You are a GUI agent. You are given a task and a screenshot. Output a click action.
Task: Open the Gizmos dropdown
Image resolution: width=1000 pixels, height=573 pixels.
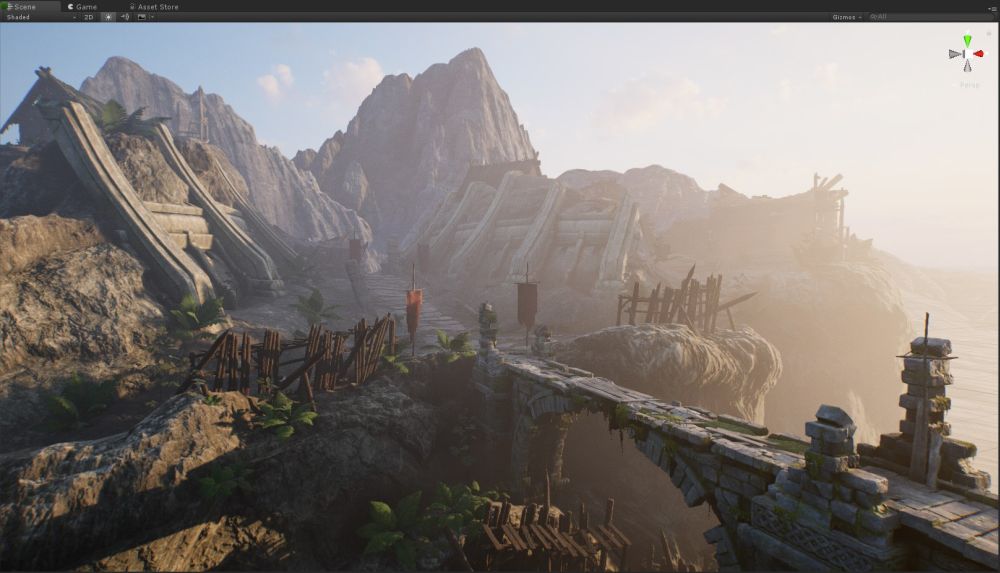[x=846, y=17]
